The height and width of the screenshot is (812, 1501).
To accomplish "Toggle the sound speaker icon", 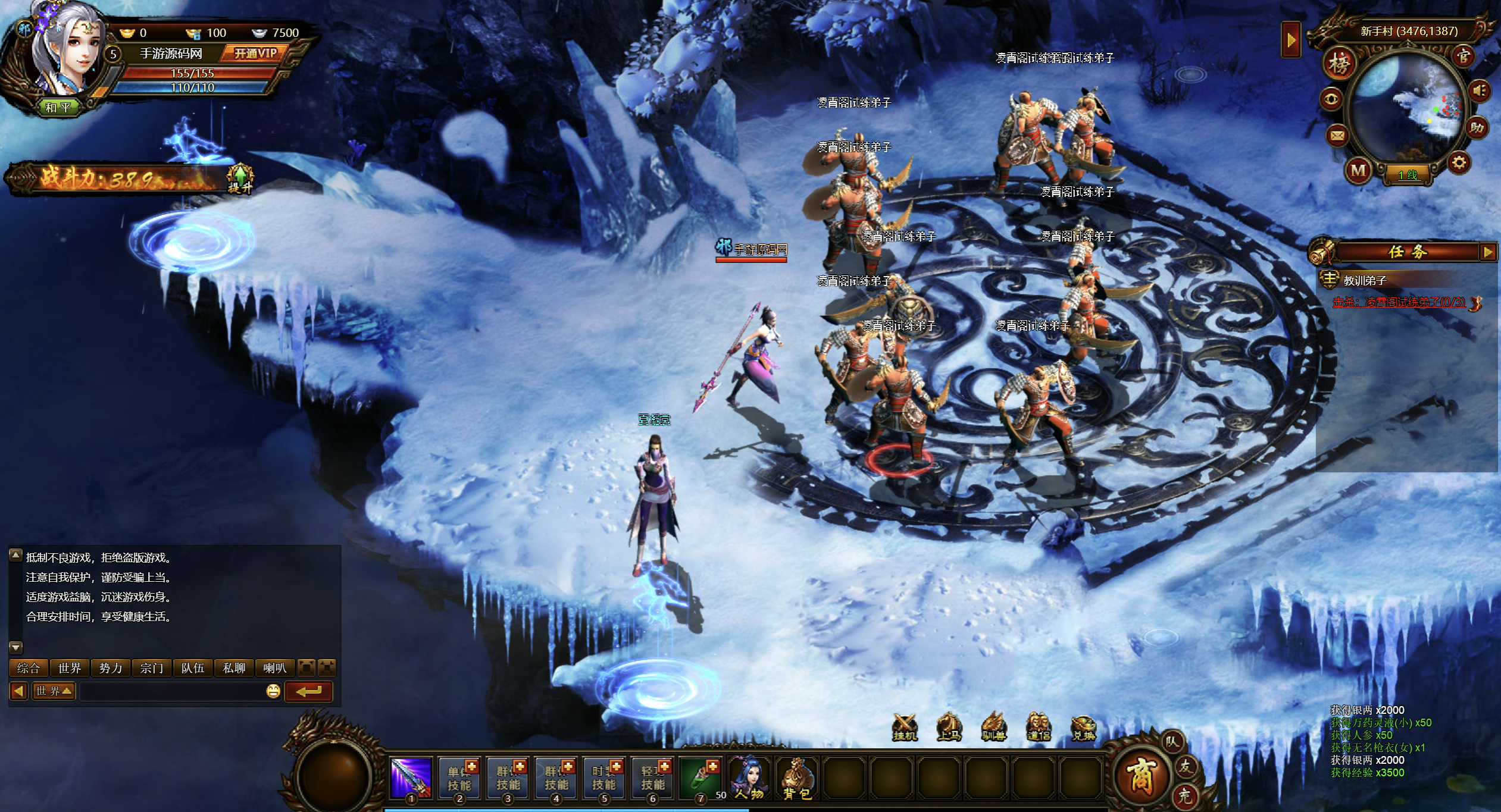I will (x=1479, y=91).
